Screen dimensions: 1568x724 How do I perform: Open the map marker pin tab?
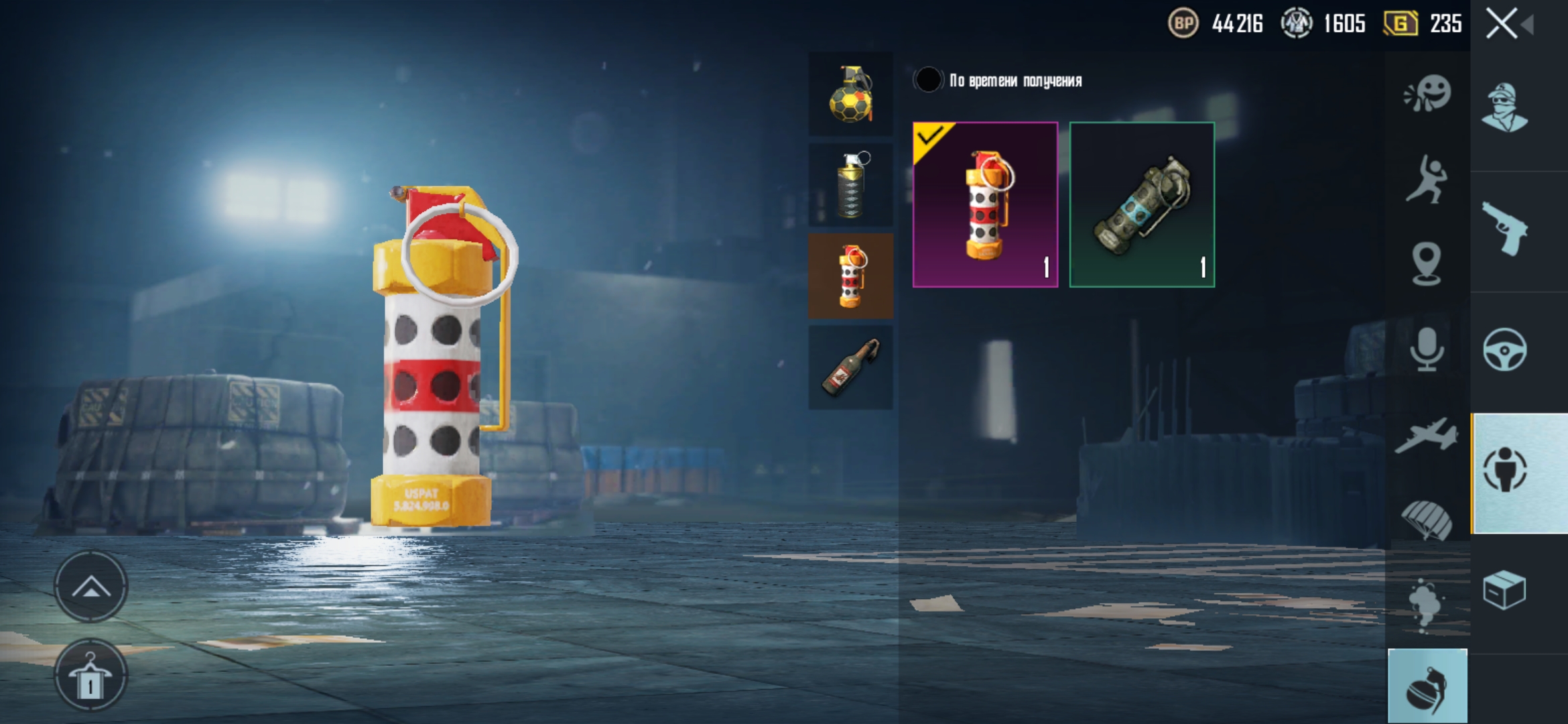pos(1427,264)
